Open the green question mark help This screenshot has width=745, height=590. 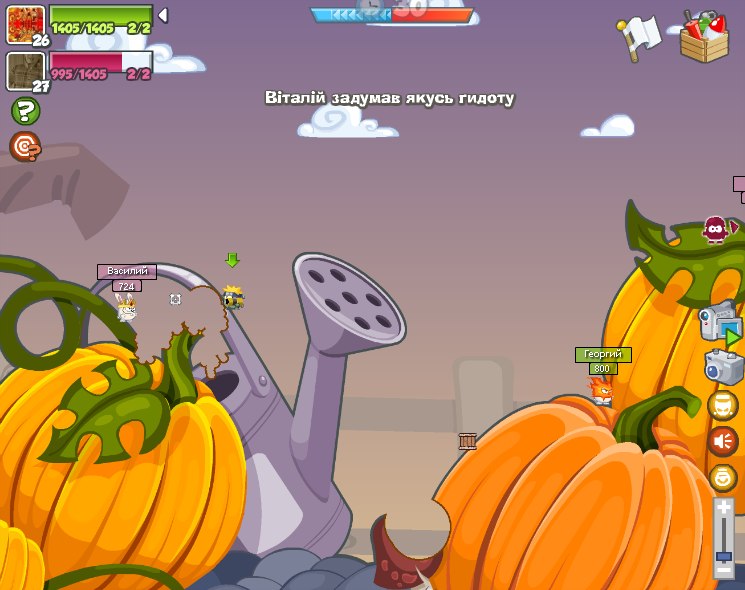click(24, 111)
